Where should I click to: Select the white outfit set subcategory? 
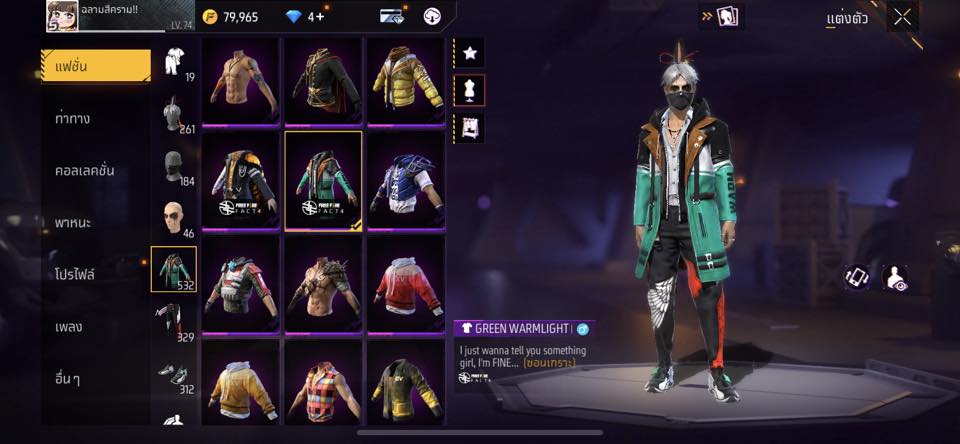pos(174,62)
